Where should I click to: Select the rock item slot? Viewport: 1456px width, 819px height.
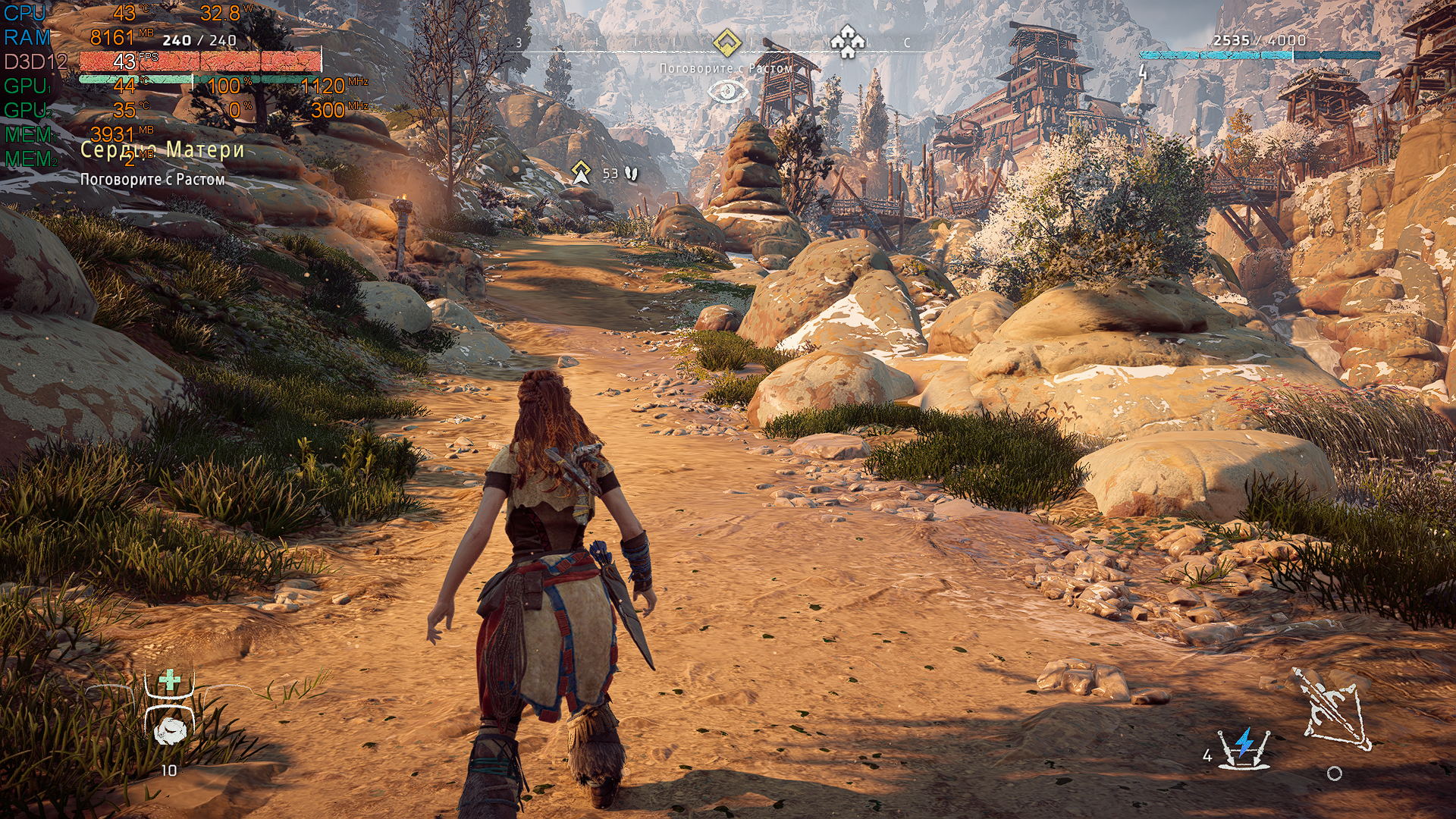(170, 730)
